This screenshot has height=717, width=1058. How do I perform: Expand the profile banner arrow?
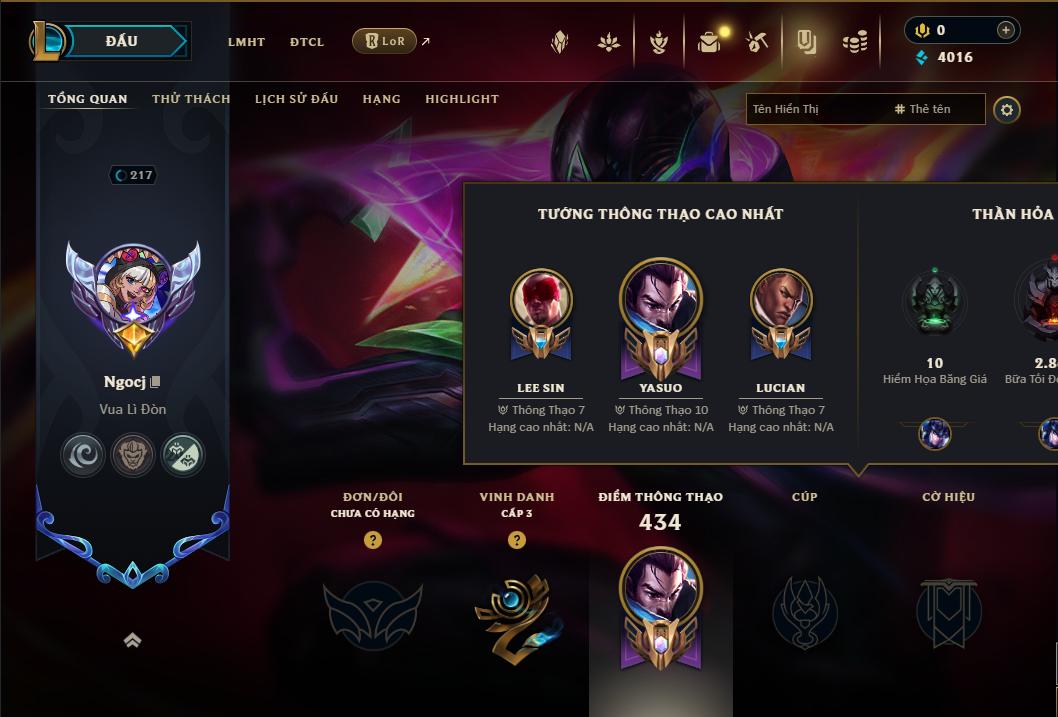click(132, 641)
